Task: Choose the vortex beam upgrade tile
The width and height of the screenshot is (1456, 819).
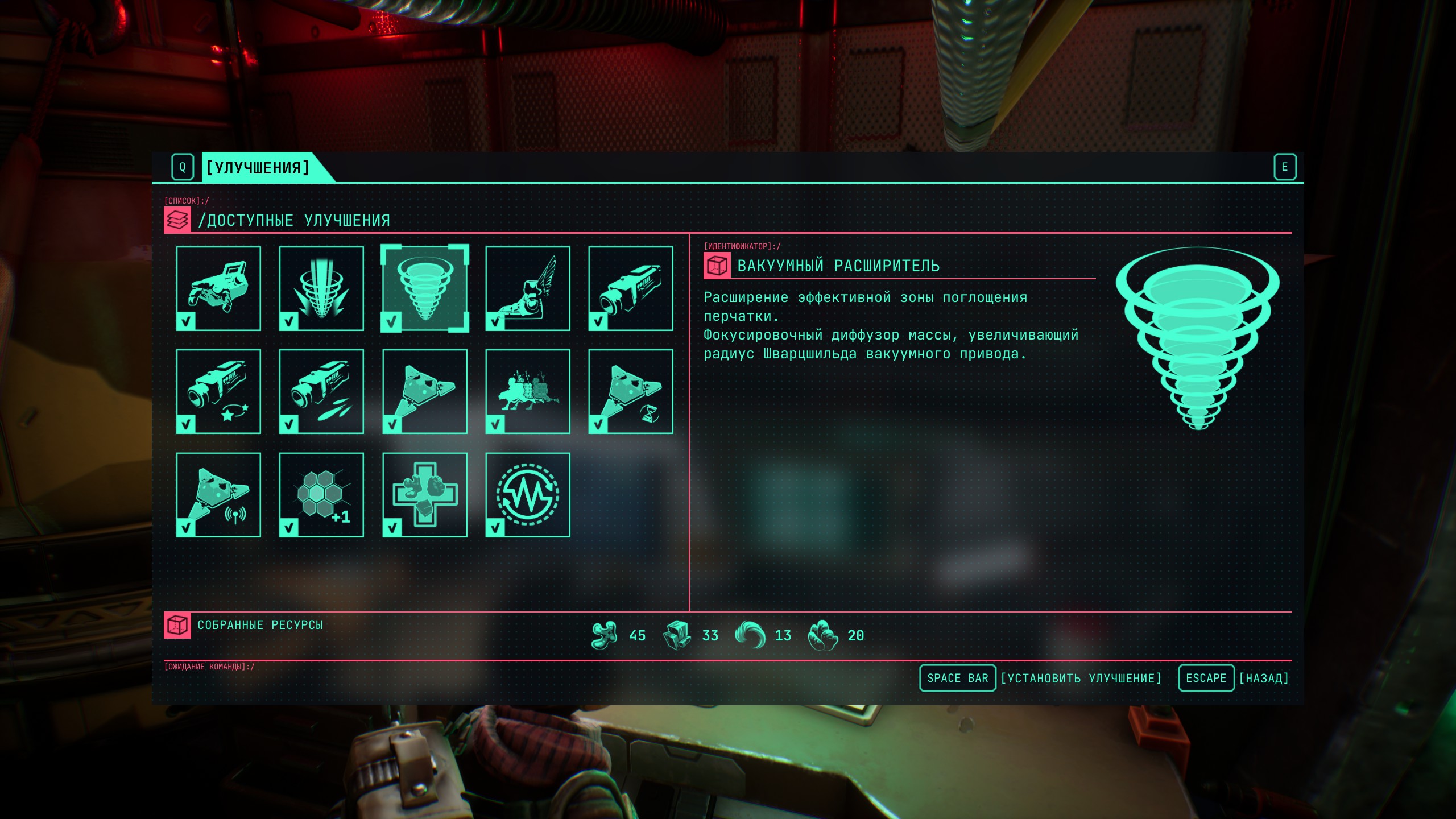Action: point(321,288)
